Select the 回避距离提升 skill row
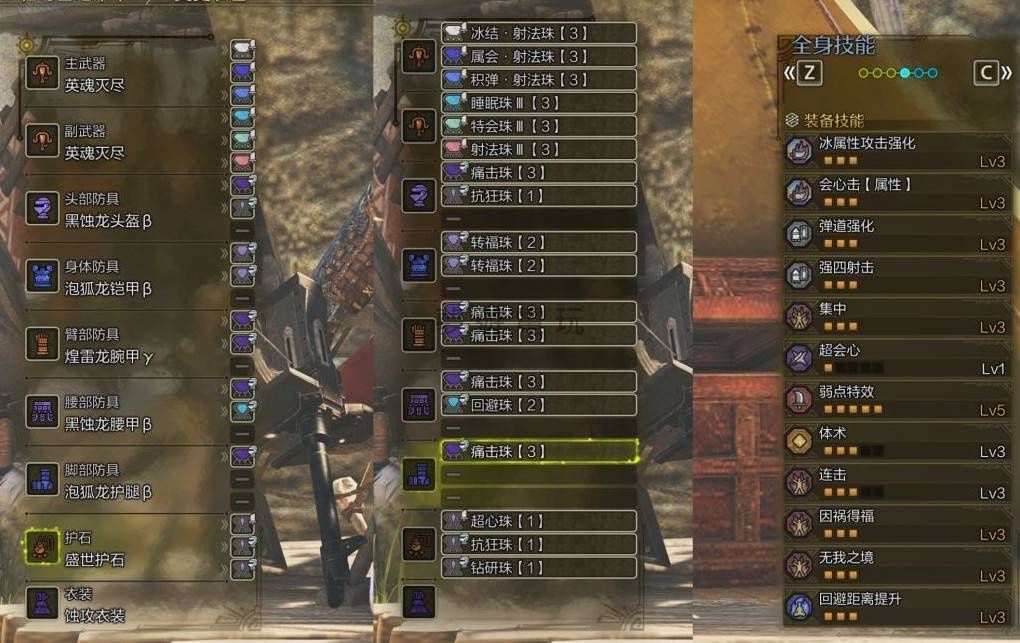Screen dimensions: 1020x643 pyautogui.click(x=897, y=607)
